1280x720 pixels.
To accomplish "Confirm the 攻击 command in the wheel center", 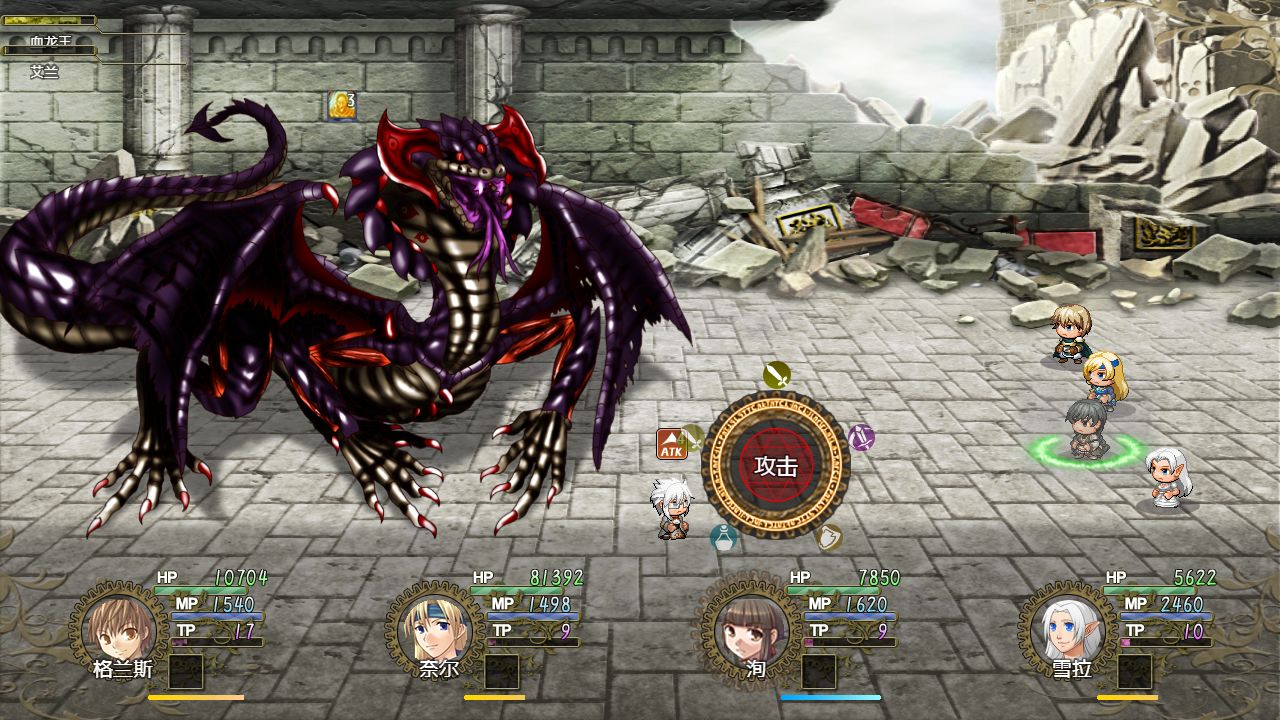I will tap(776, 466).
